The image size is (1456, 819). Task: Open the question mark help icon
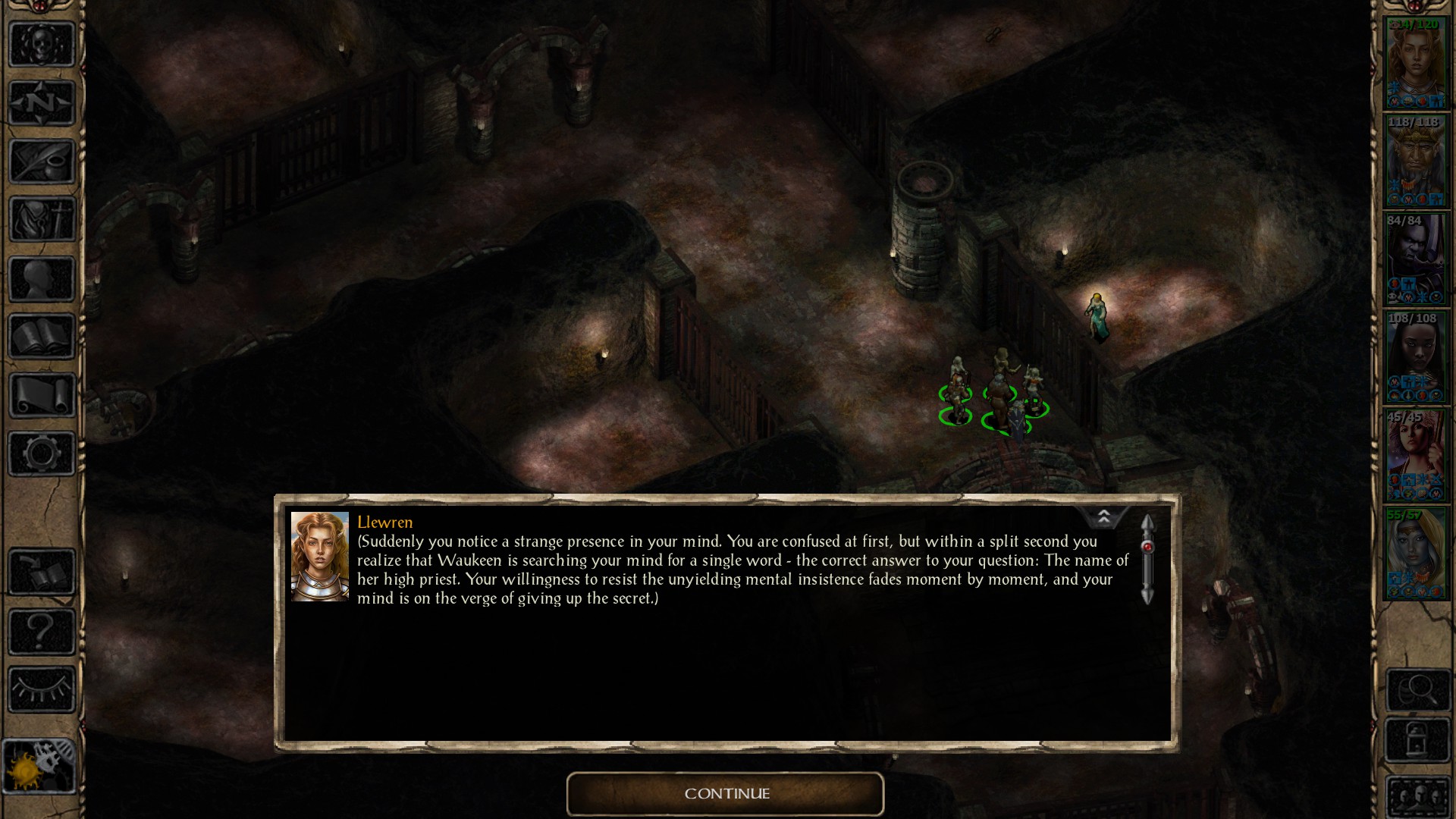pos(42,629)
